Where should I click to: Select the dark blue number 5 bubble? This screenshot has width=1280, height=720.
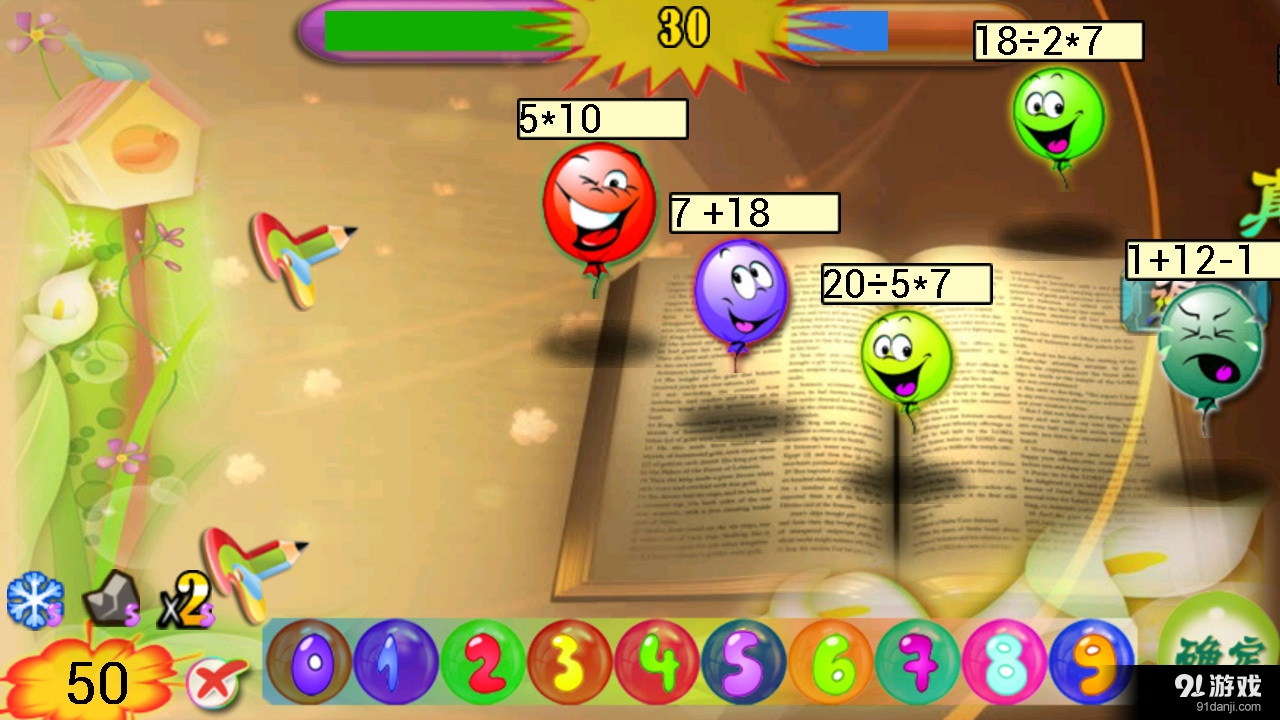coord(743,662)
